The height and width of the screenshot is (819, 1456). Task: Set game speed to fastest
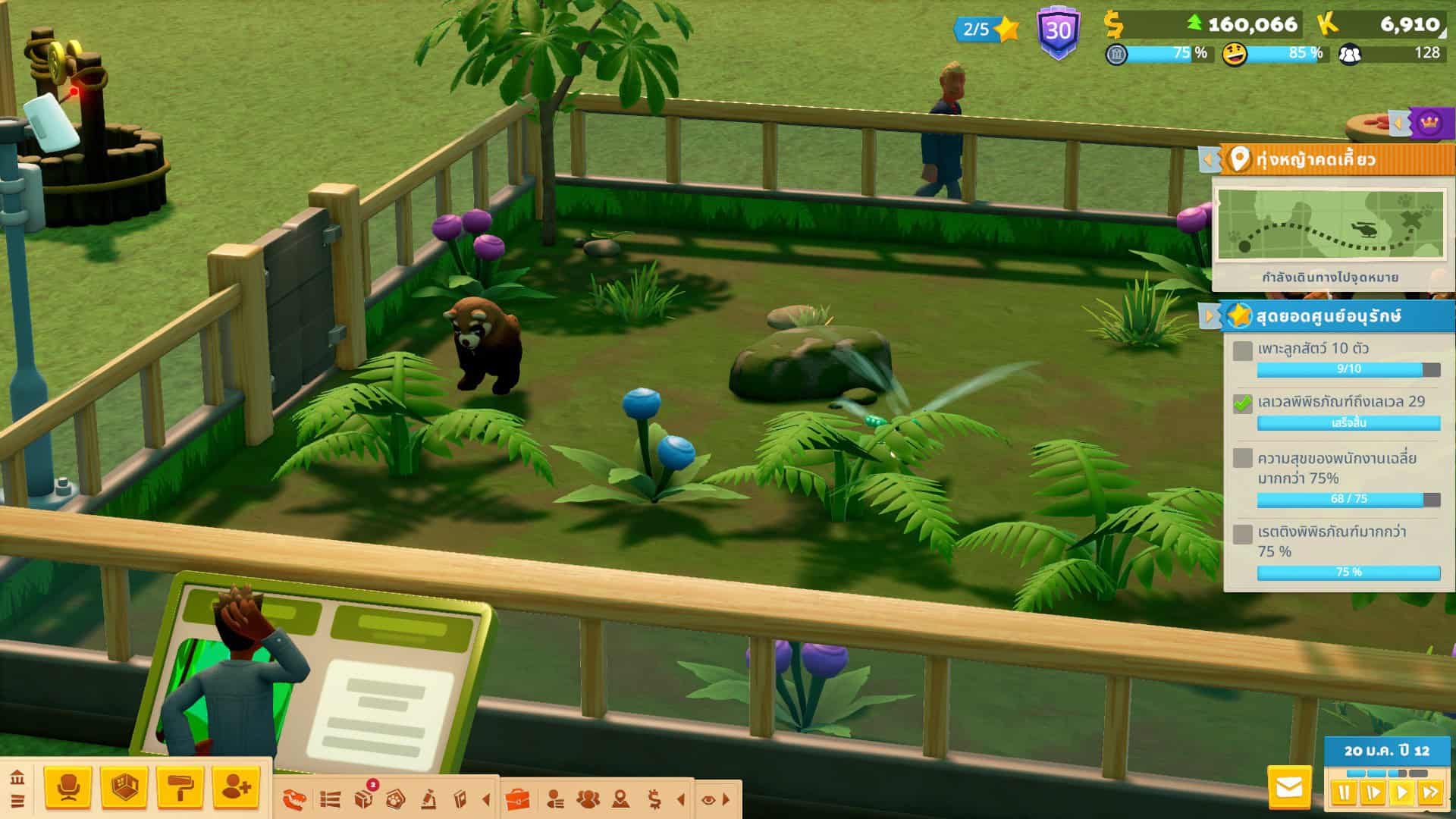coord(1430,793)
